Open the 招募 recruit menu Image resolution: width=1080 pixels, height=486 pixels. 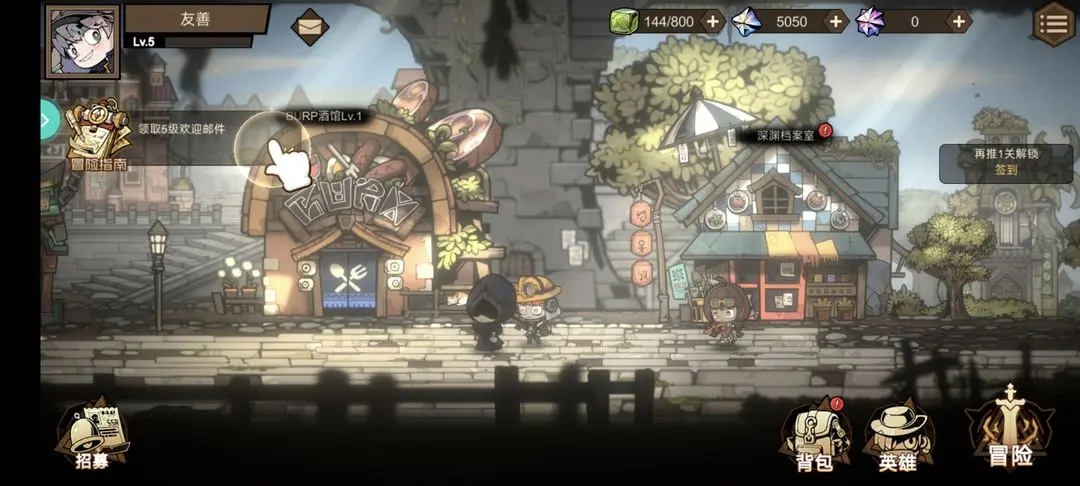(x=91, y=437)
